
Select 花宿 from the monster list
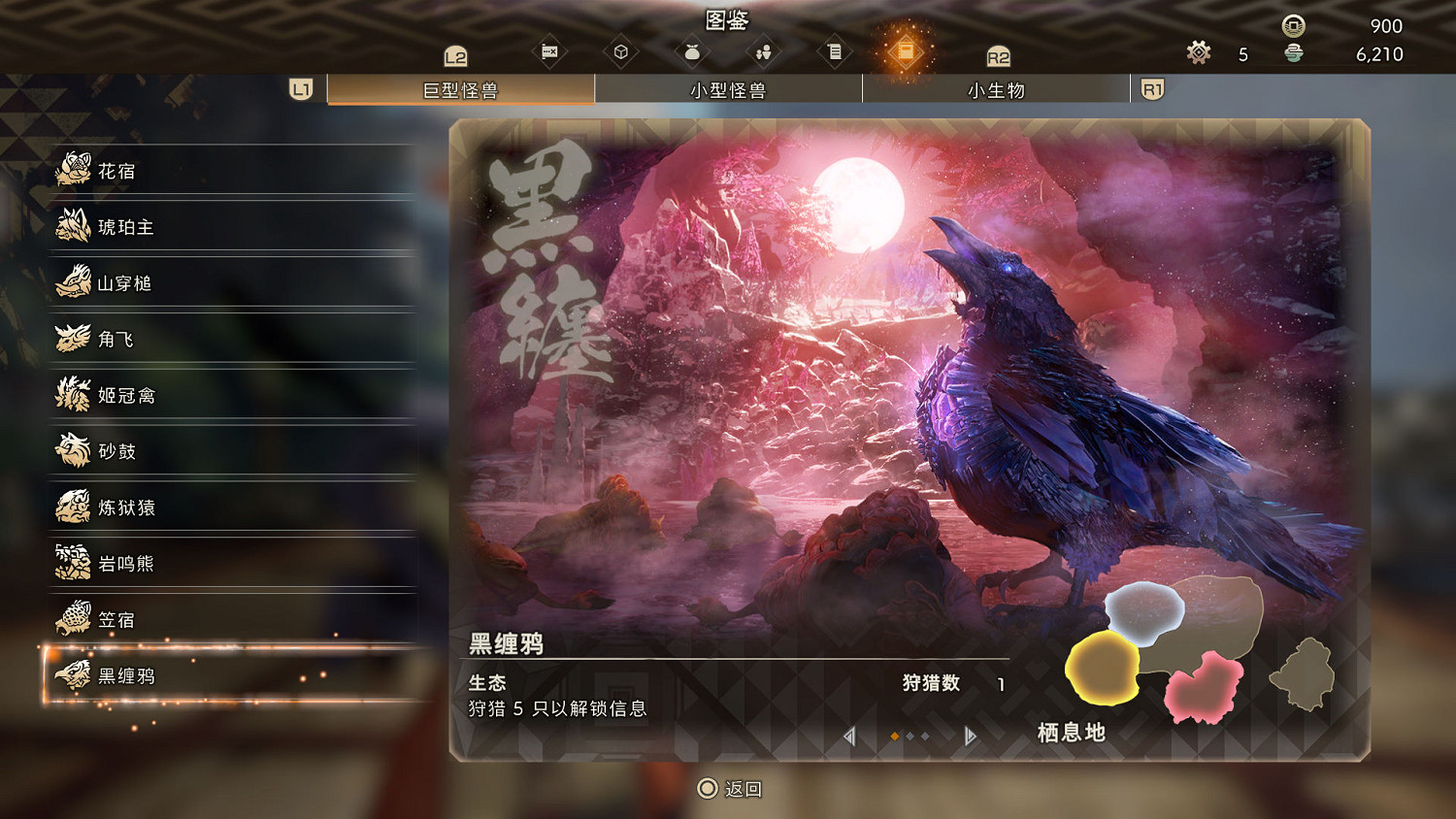(116, 171)
